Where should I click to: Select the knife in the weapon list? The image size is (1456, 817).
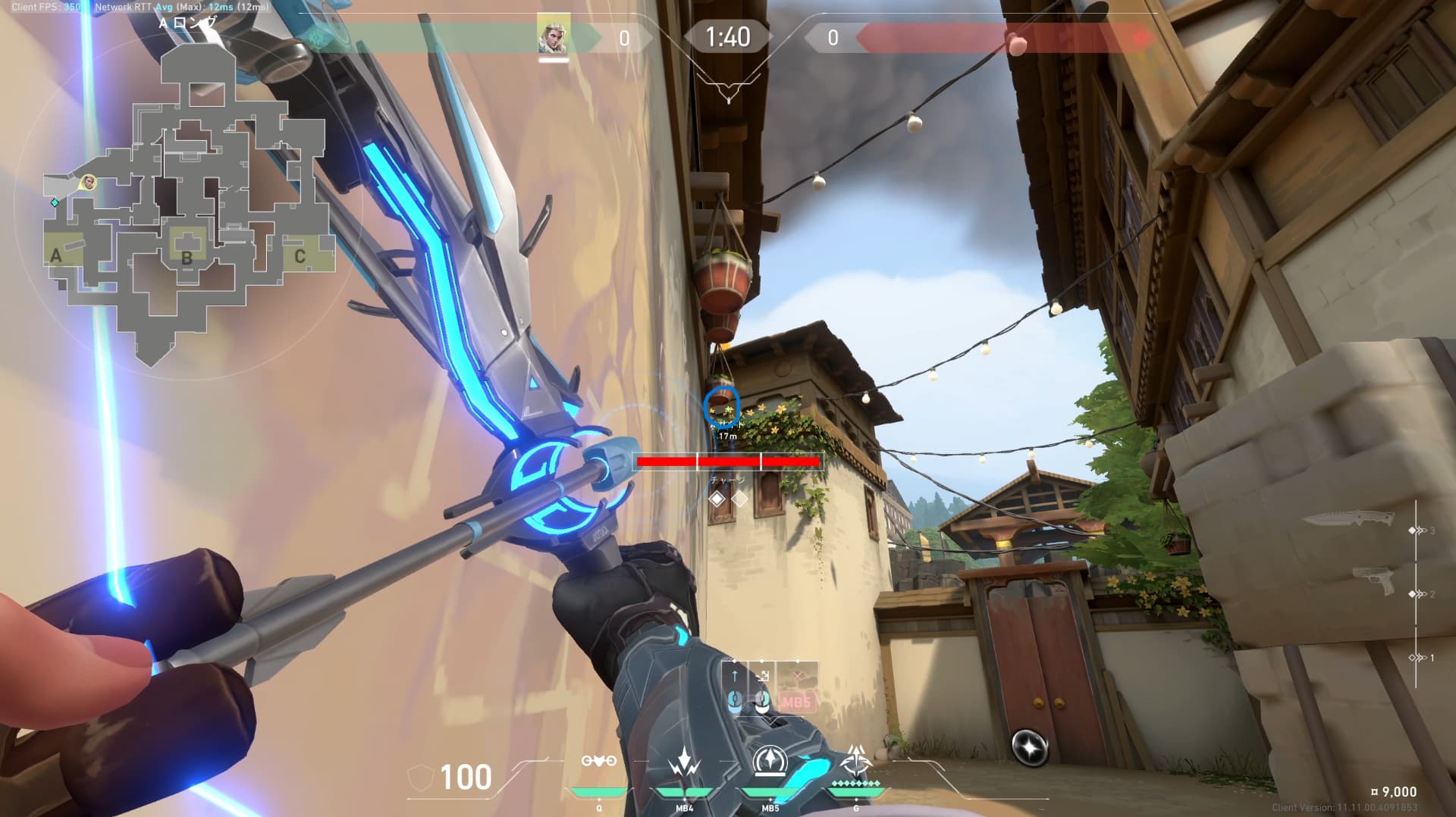pos(1349,518)
